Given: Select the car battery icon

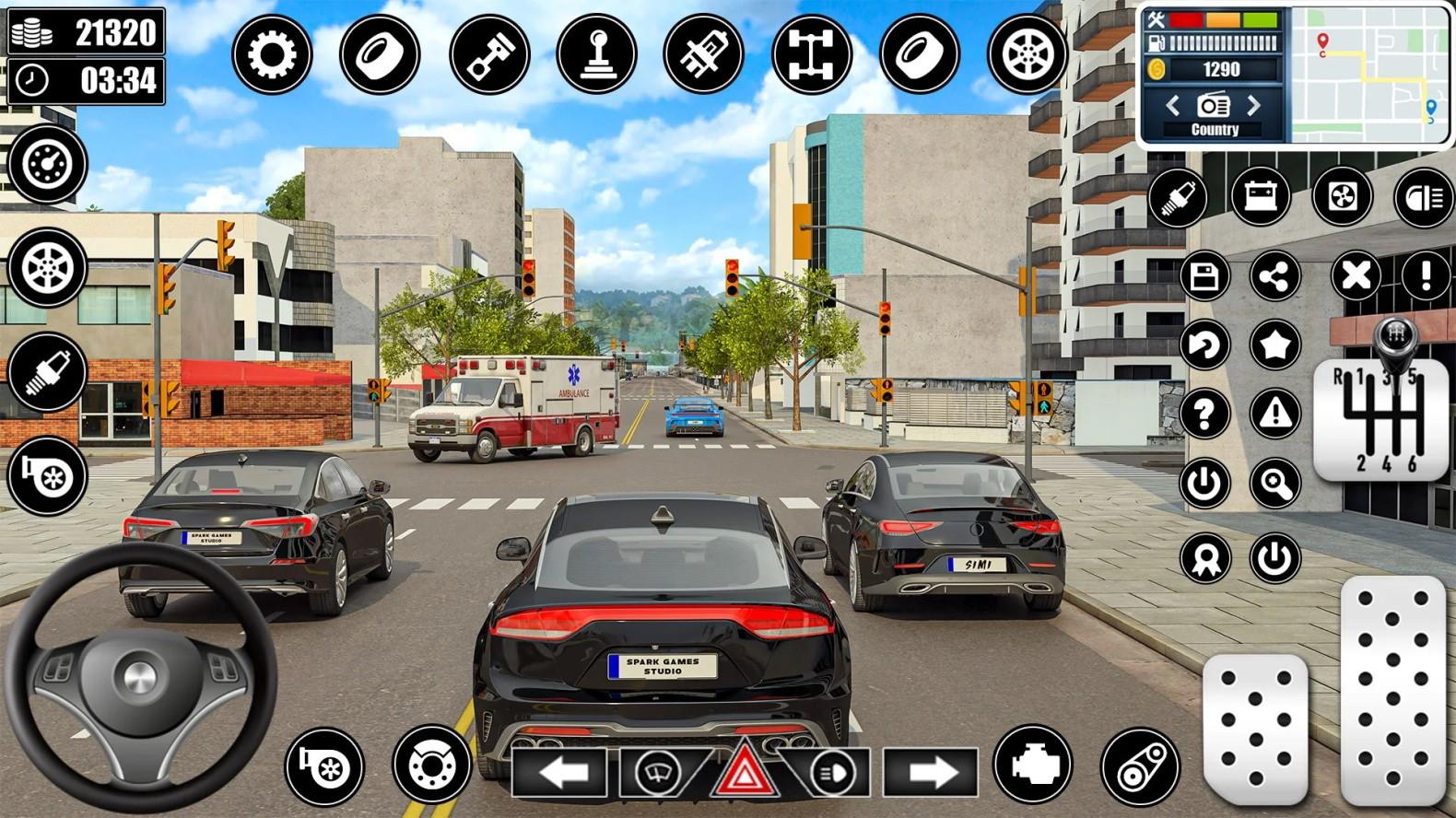Looking at the screenshot, I should click(1260, 196).
